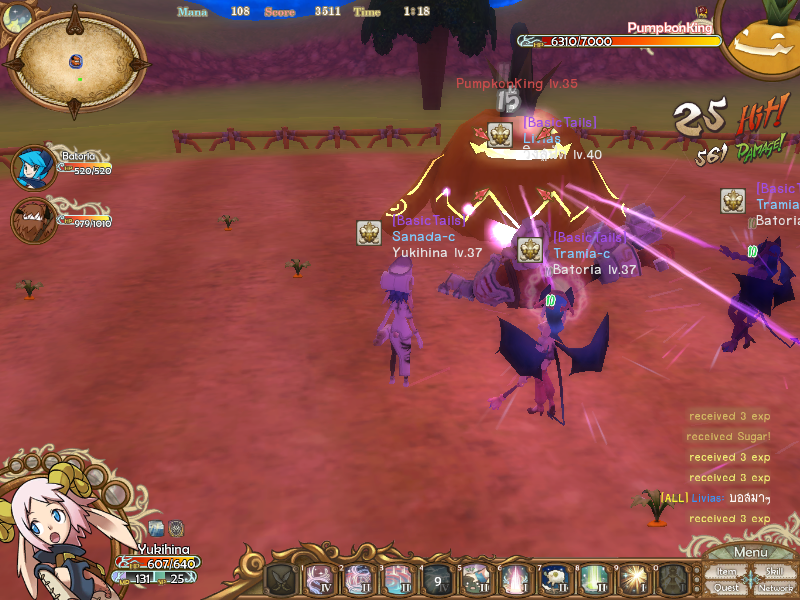Open the Quest log
Viewport: 800px width, 600px height.
tap(727, 588)
